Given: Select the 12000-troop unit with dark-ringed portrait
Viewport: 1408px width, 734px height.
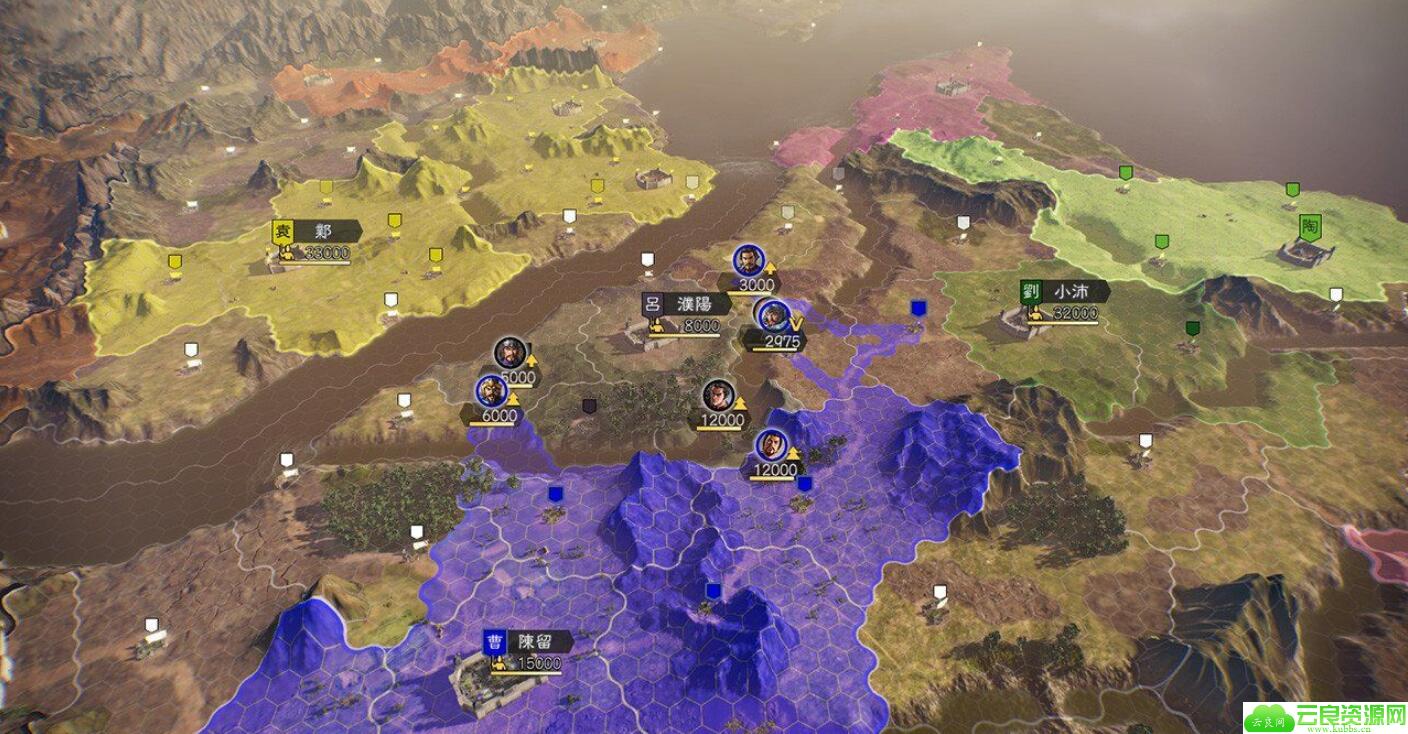Looking at the screenshot, I should click(716, 396).
